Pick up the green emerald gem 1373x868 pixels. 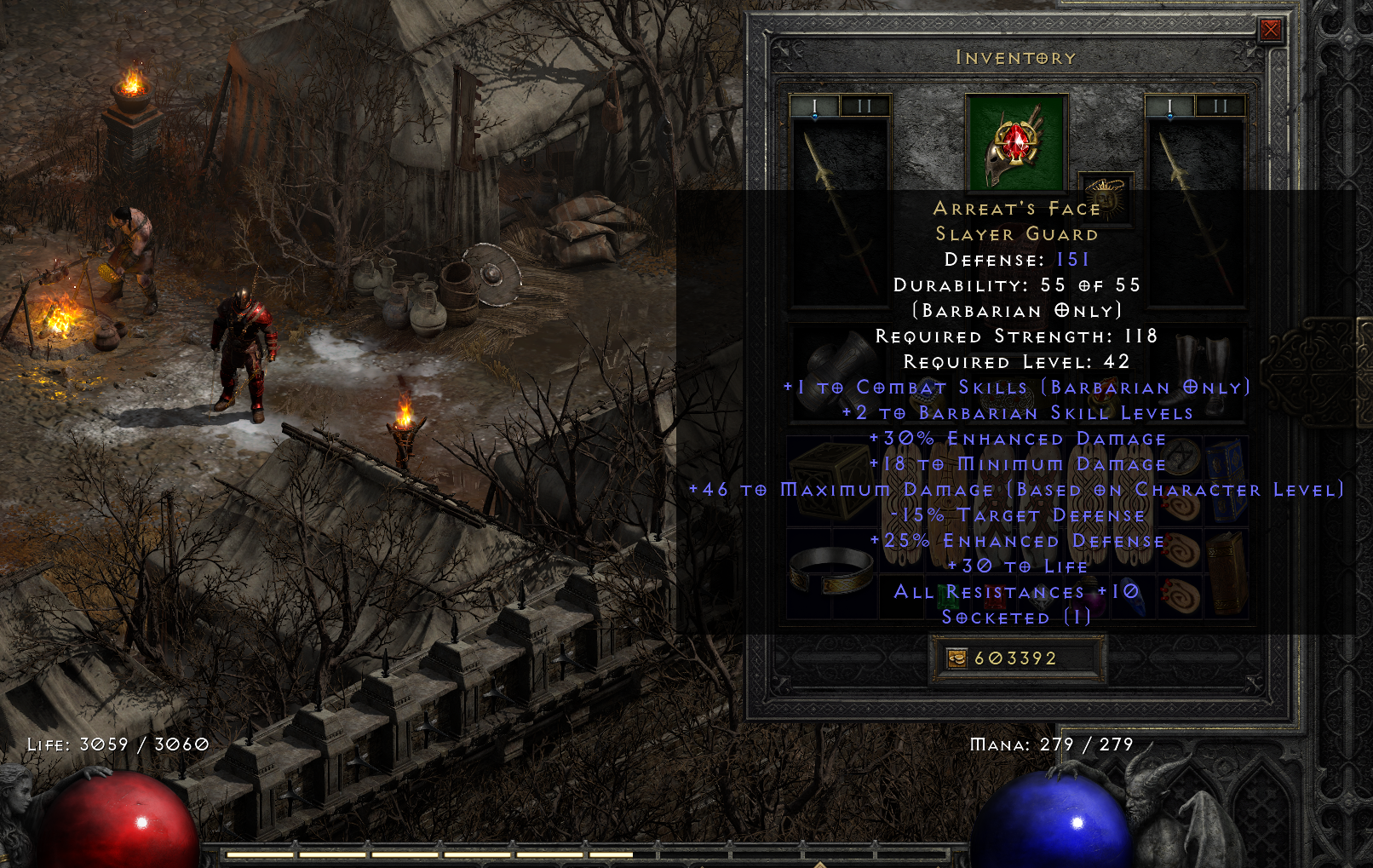[949, 598]
